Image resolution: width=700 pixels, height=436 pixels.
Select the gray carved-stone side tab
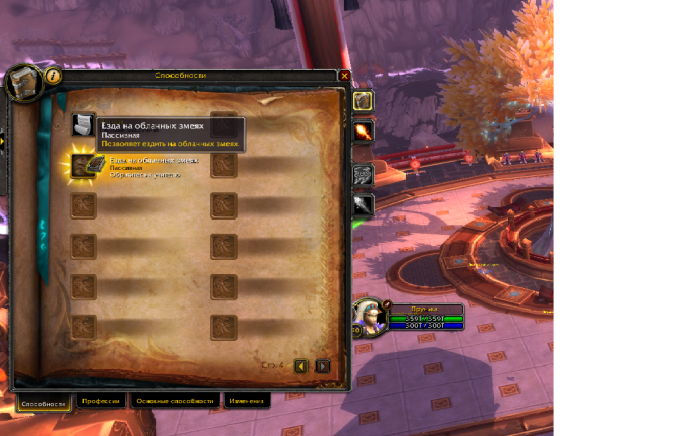(x=362, y=173)
